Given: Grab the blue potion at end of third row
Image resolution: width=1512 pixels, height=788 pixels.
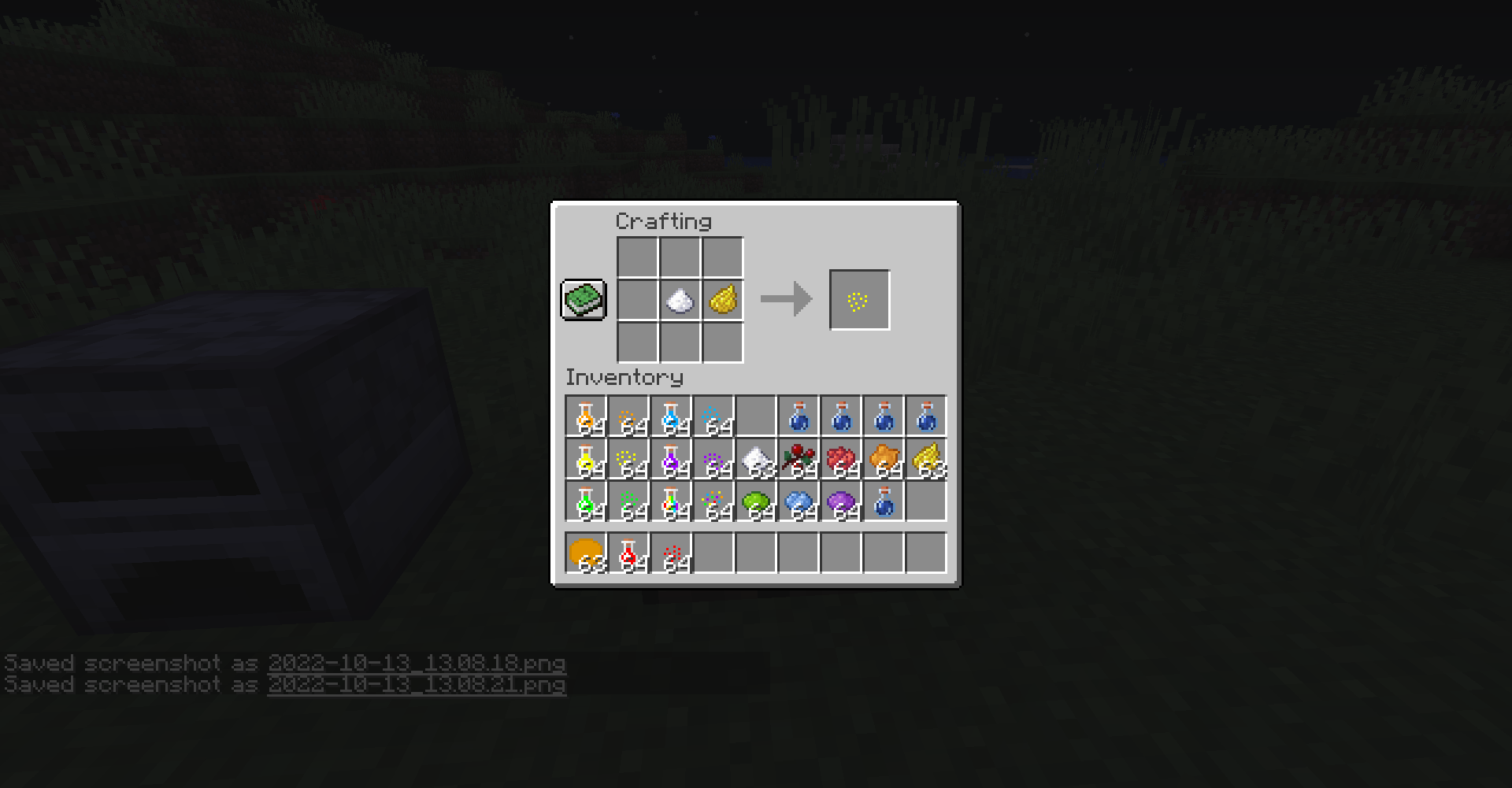Looking at the screenshot, I should (x=884, y=504).
